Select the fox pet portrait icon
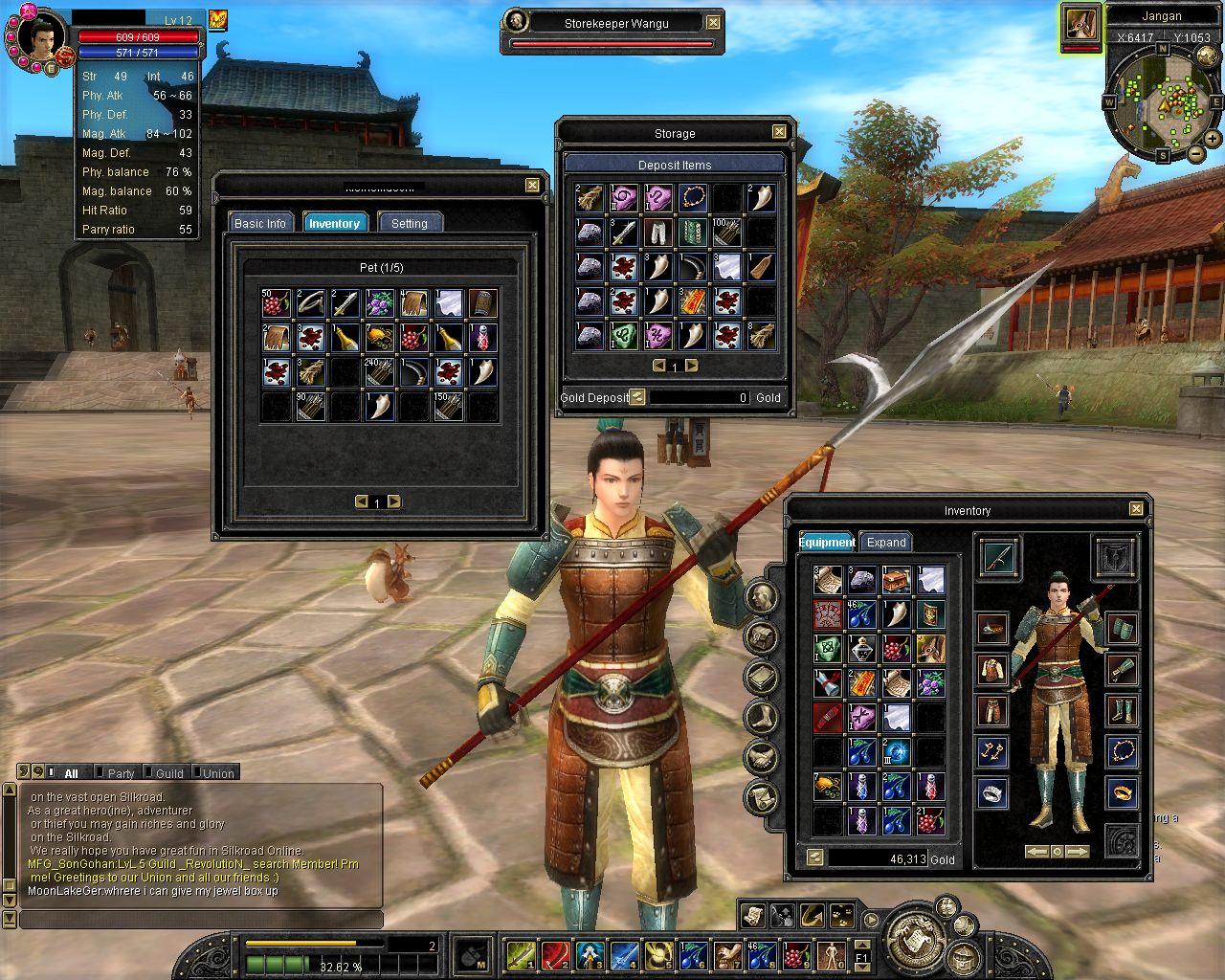 (1080, 24)
